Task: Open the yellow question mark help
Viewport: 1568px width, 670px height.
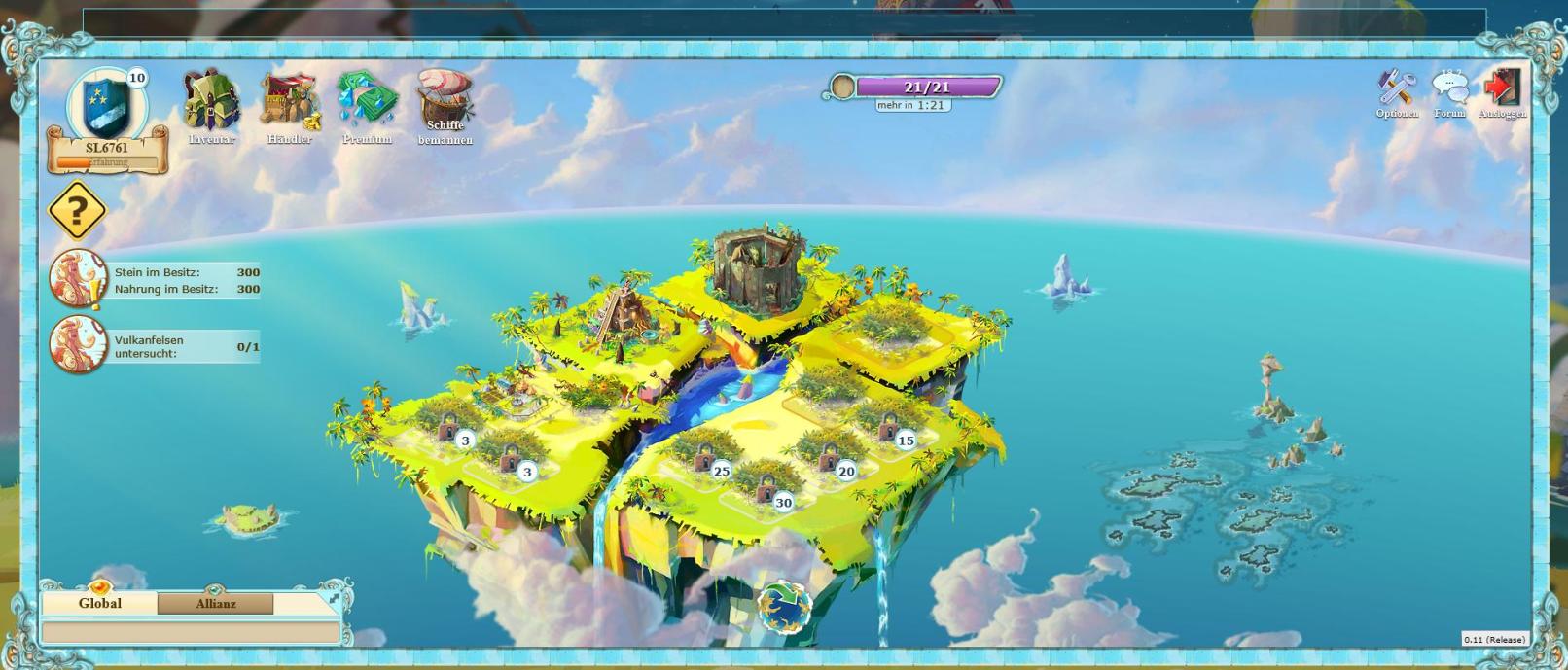Action: click(77, 210)
